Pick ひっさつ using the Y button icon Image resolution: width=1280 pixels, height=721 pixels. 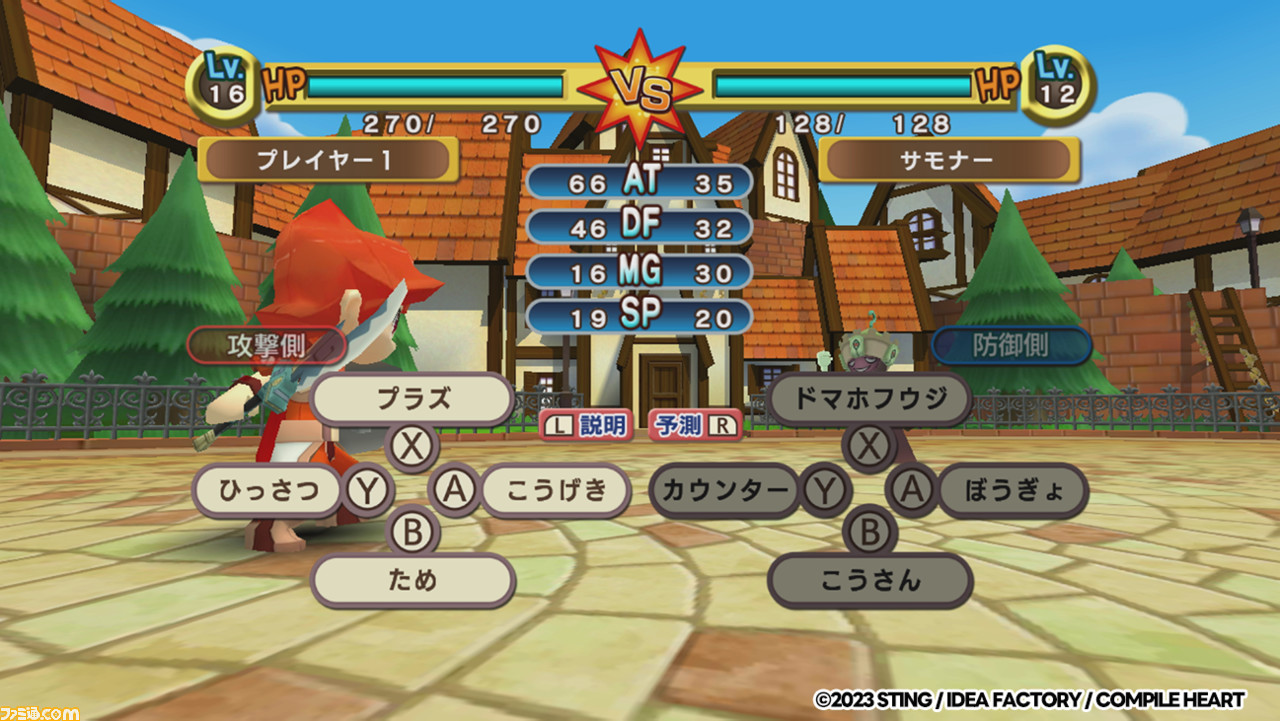[x=268, y=491]
